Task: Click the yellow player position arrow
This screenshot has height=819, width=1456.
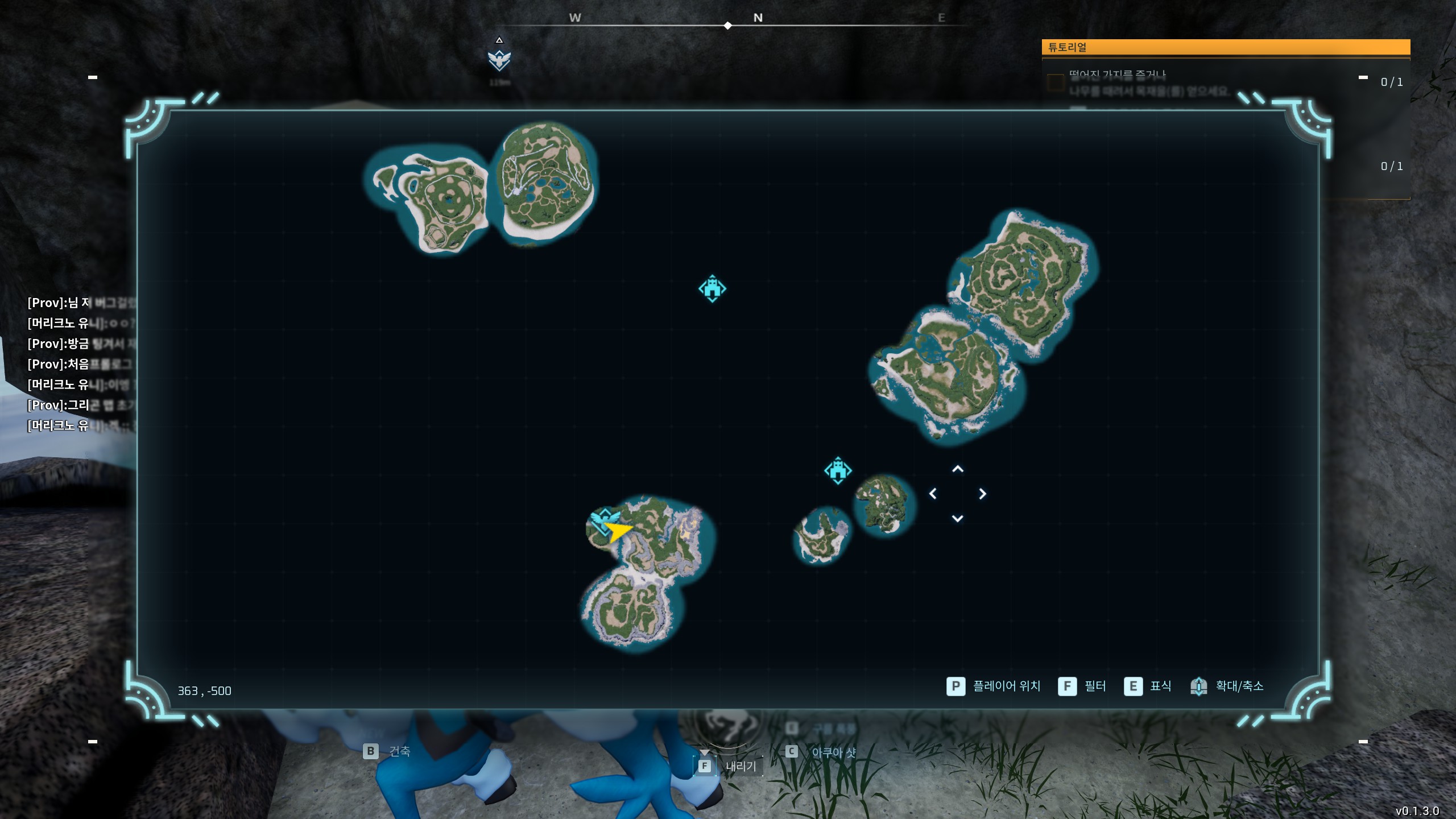Action: point(618,532)
